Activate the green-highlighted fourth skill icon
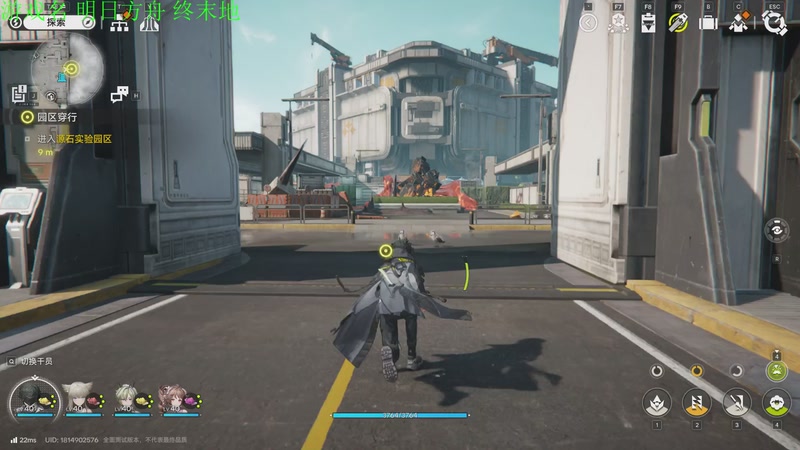The height and width of the screenshot is (450, 800). click(776, 402)
